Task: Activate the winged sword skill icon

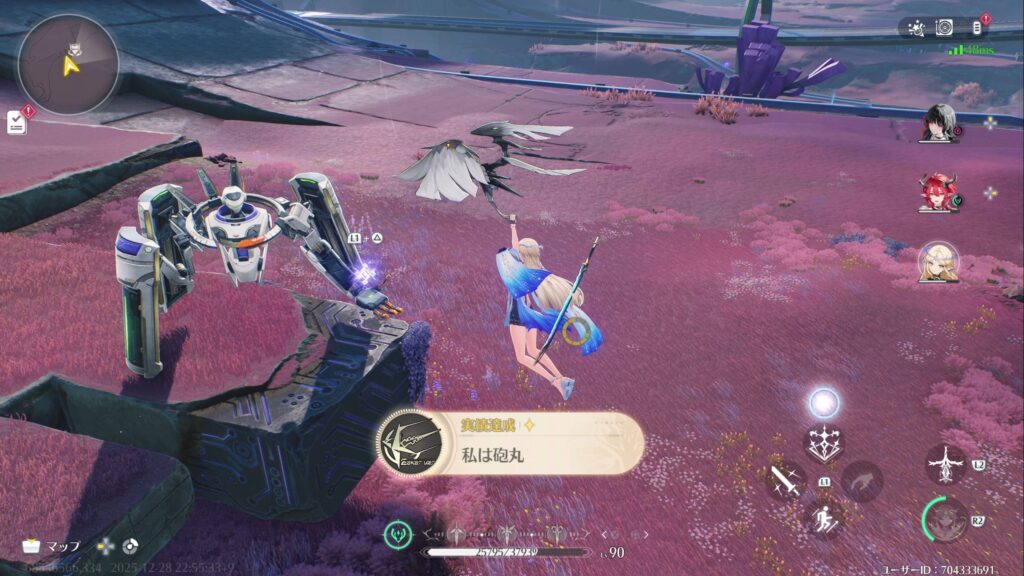Action: pos(945,464)
